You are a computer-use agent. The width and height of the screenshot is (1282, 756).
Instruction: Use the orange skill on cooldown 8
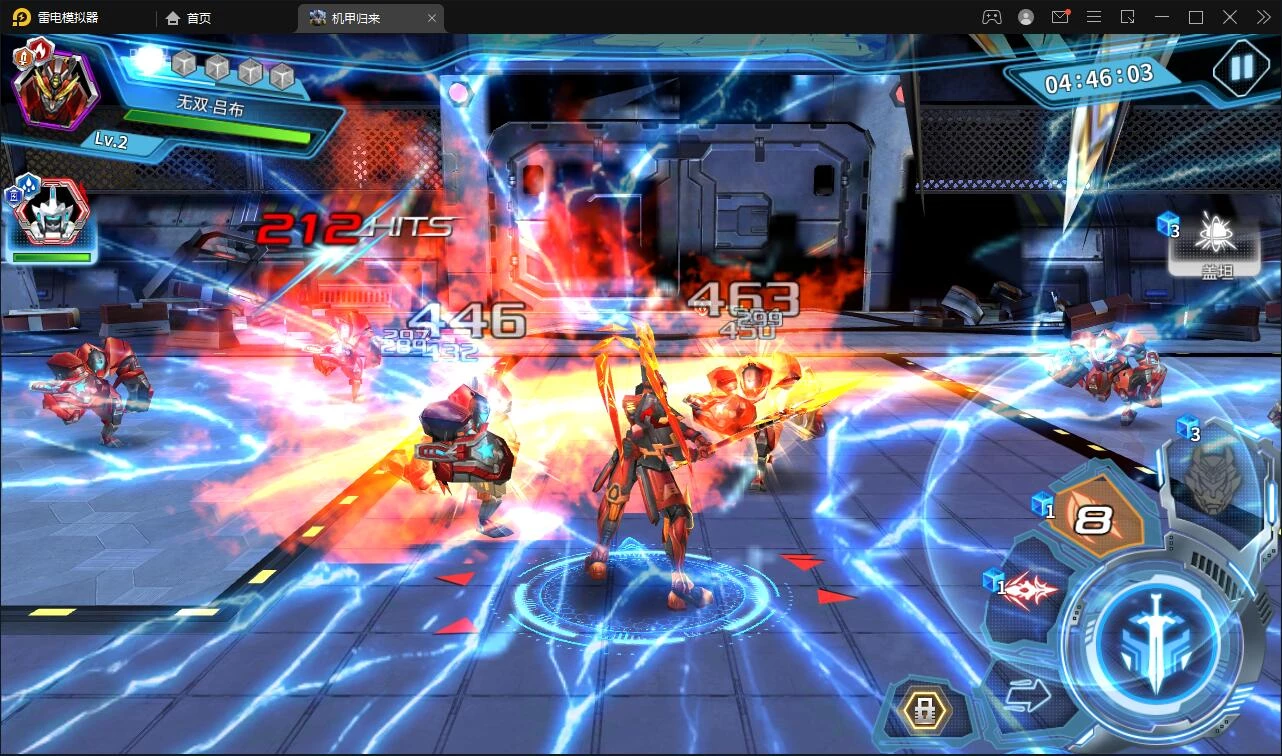pyautogui.click(x=1094, y=519)
